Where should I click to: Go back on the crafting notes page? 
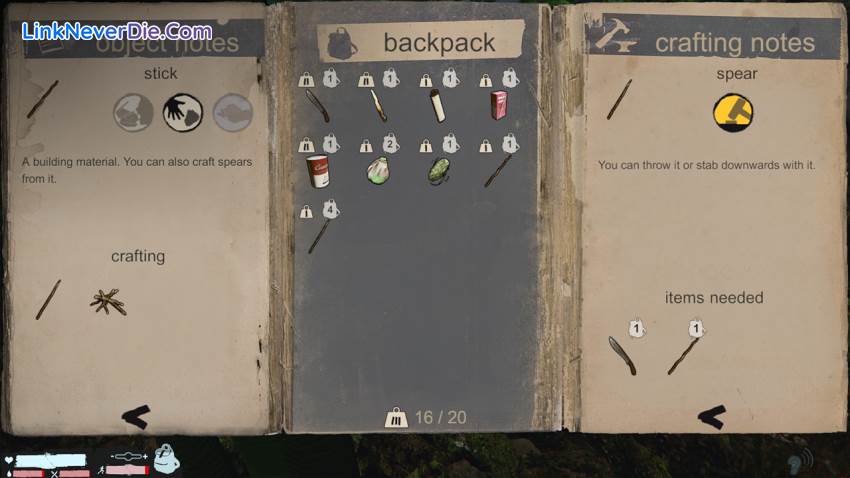tap(711, 416)
